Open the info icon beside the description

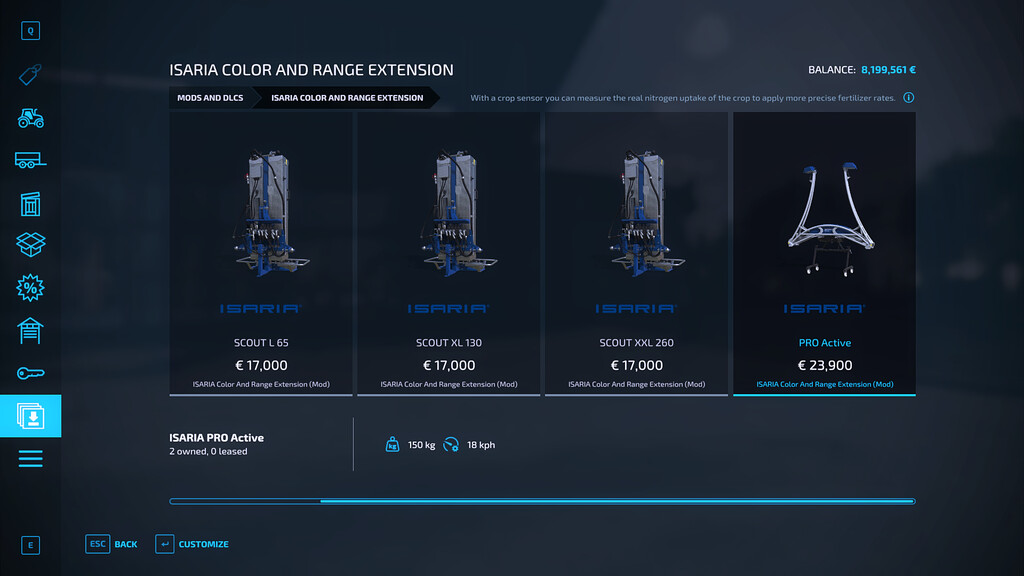(x=908, y=98)
